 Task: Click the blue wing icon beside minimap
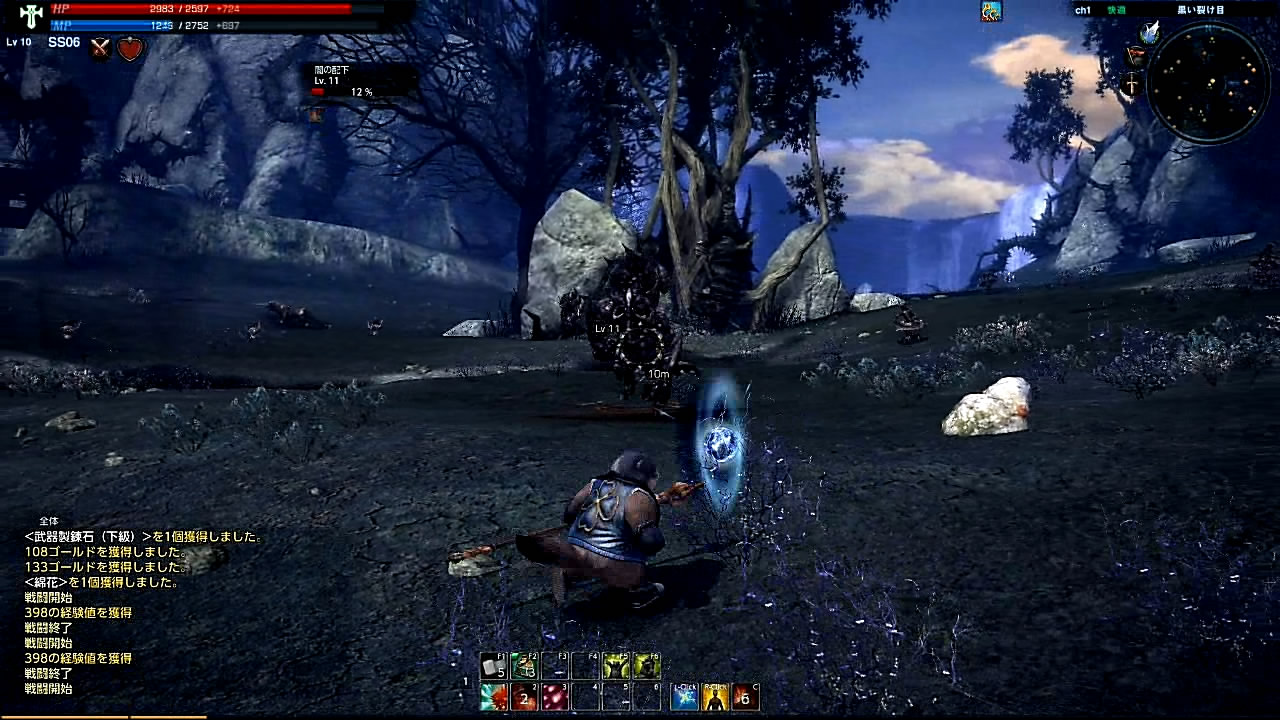coord(1150,32)
